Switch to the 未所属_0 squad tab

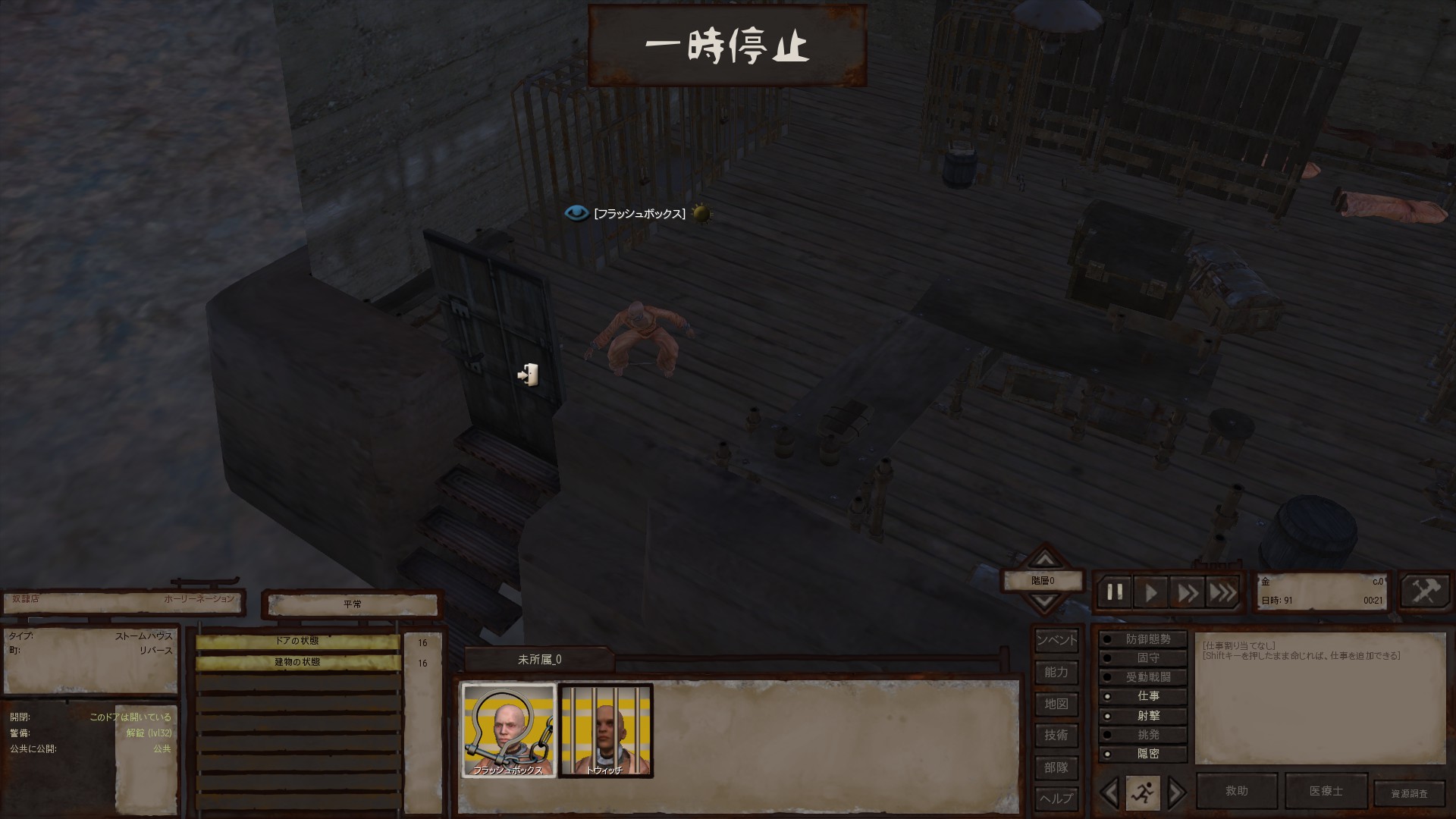(x=539, y=660)
